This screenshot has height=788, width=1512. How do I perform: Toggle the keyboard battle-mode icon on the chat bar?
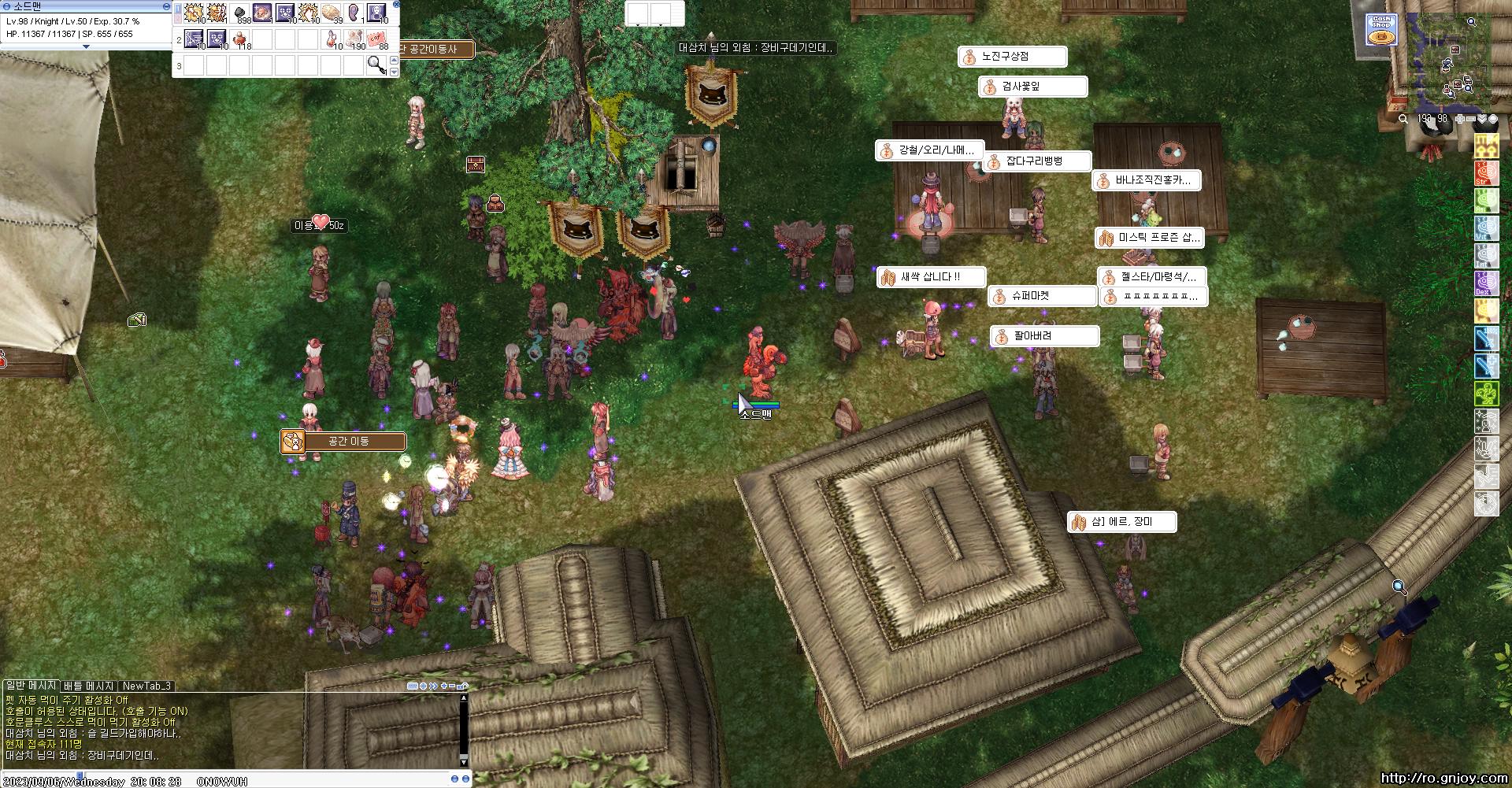(x=413, y=686)
